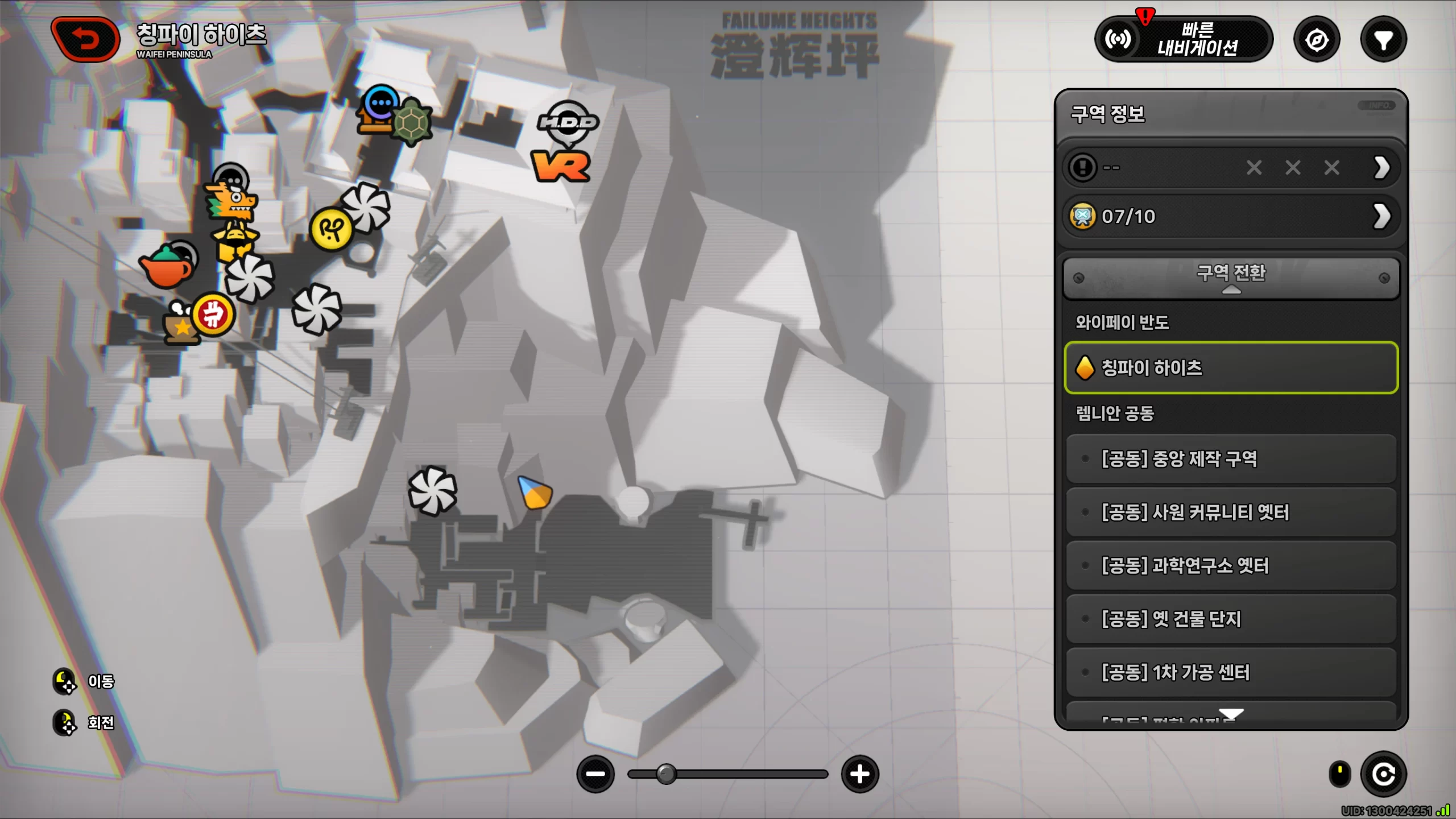
Task: Go to [공동] 옛 건물 단지
Action: [1231, 619]
